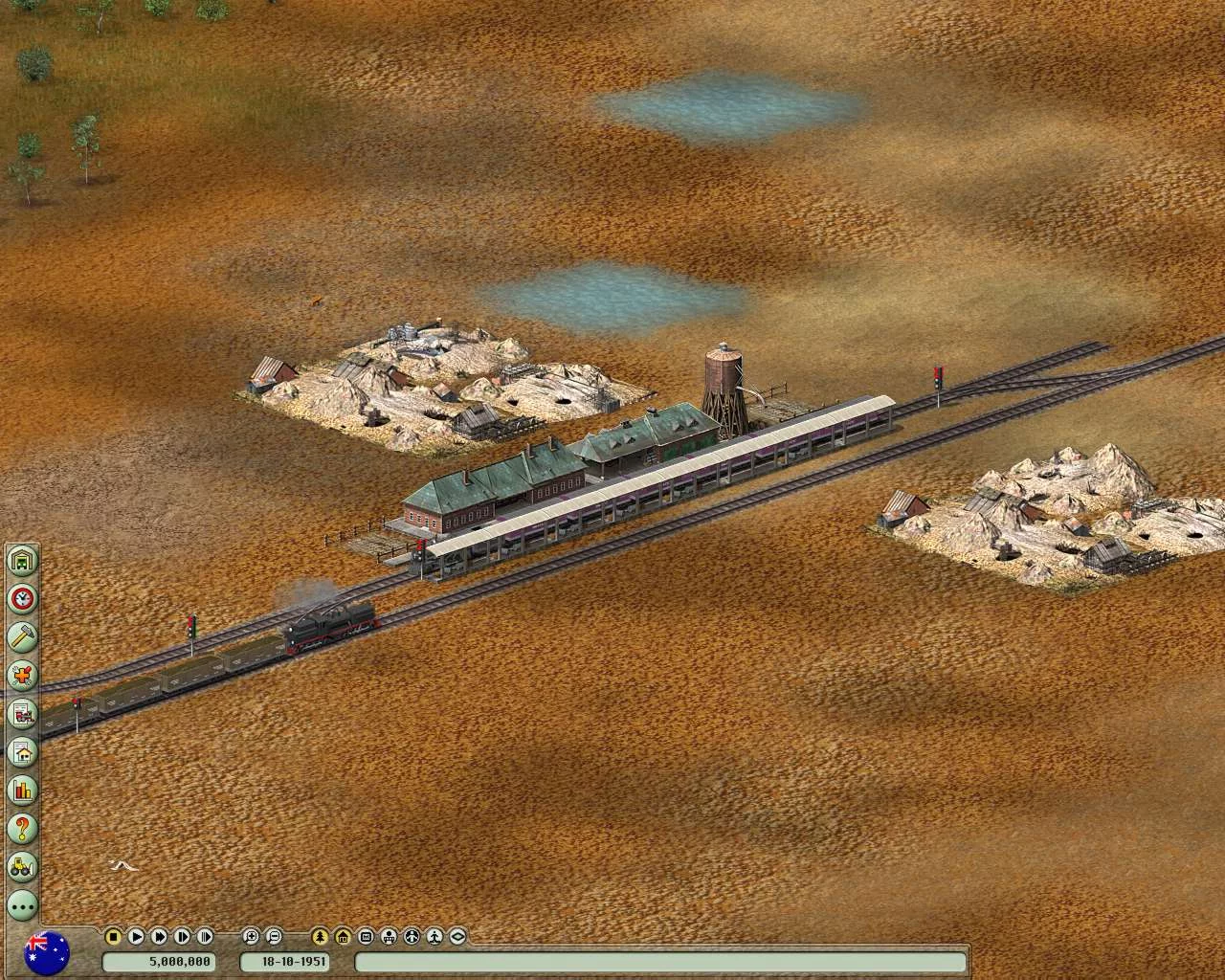Expand the ellipsis options menu
This screenshot has height=980, width=1225.
21,906
